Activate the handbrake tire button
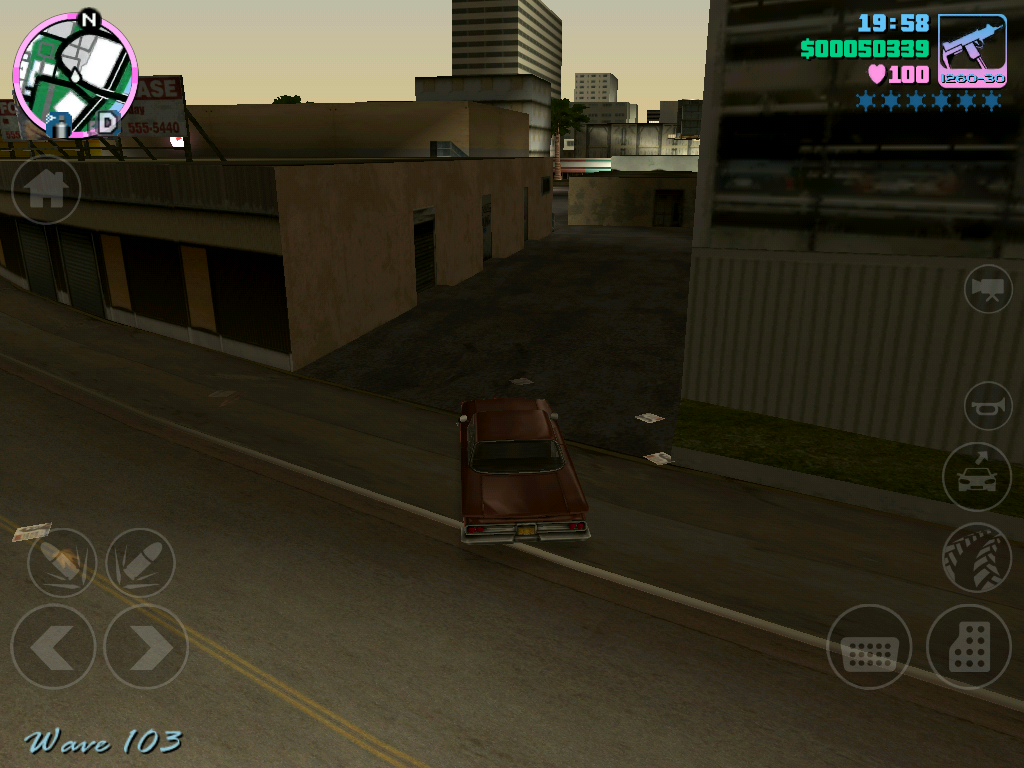1024x768 pixels. [x=976, y=558]
